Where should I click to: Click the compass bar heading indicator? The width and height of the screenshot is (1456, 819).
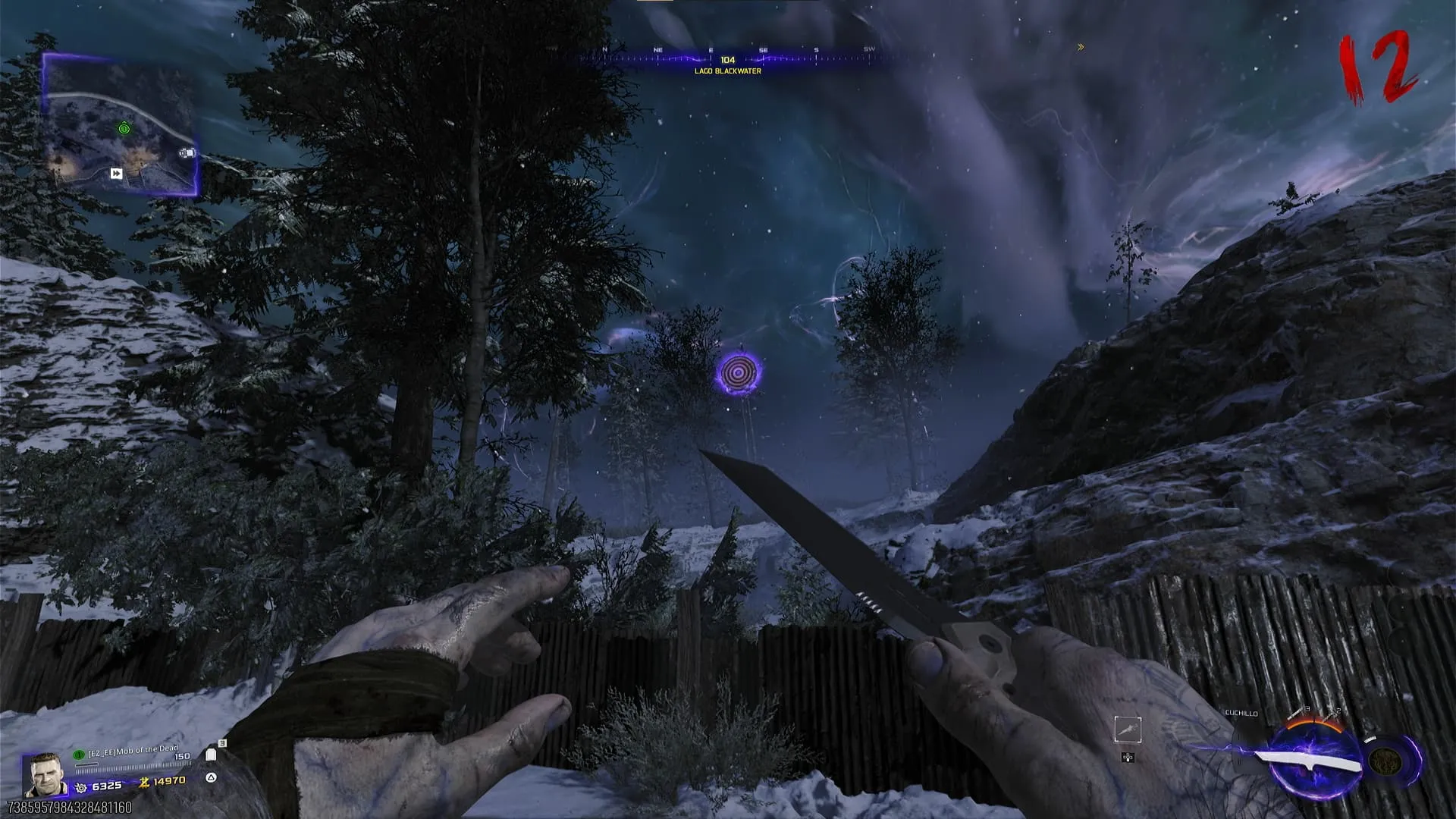pyautogui.click(x=727, y=60)
